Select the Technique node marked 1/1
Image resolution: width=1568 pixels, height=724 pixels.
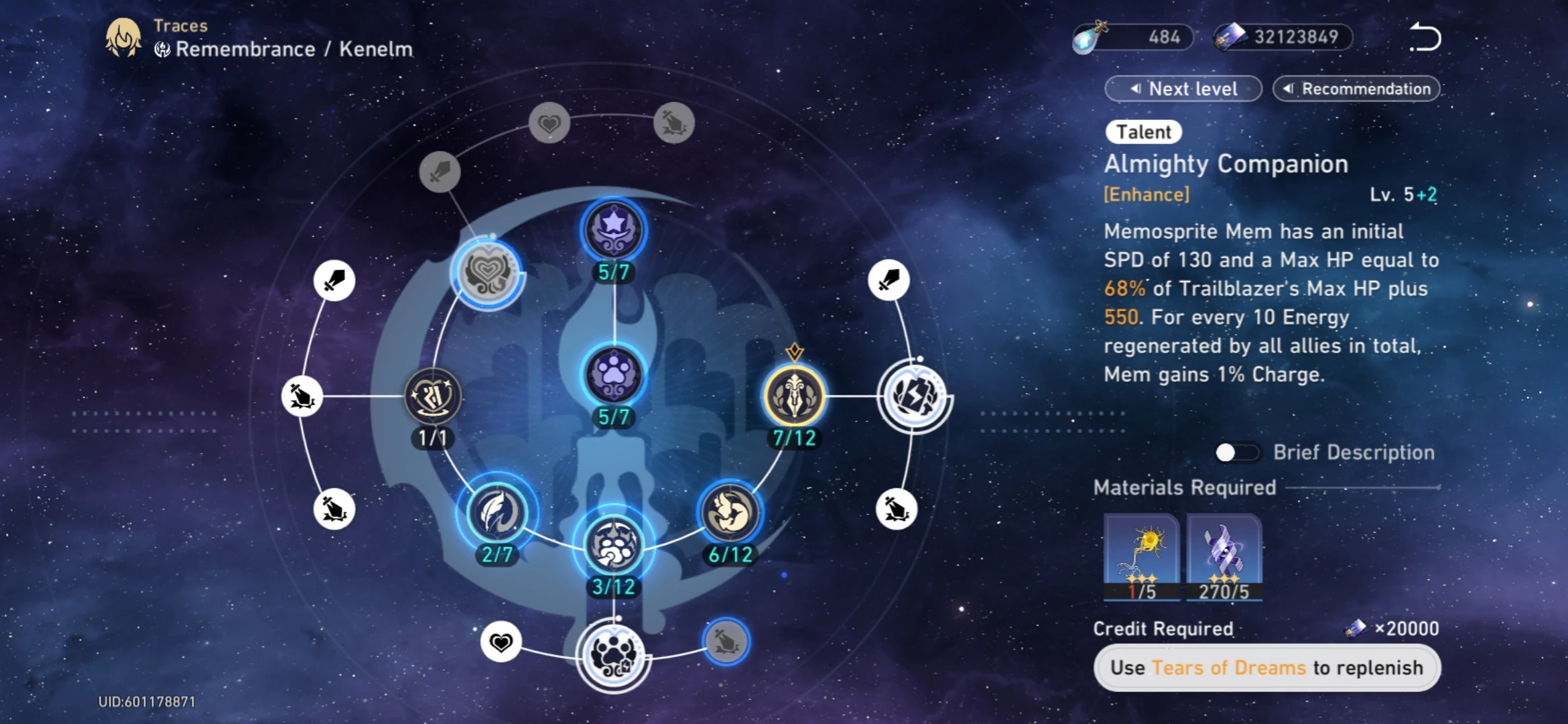[x=432, y=396]
